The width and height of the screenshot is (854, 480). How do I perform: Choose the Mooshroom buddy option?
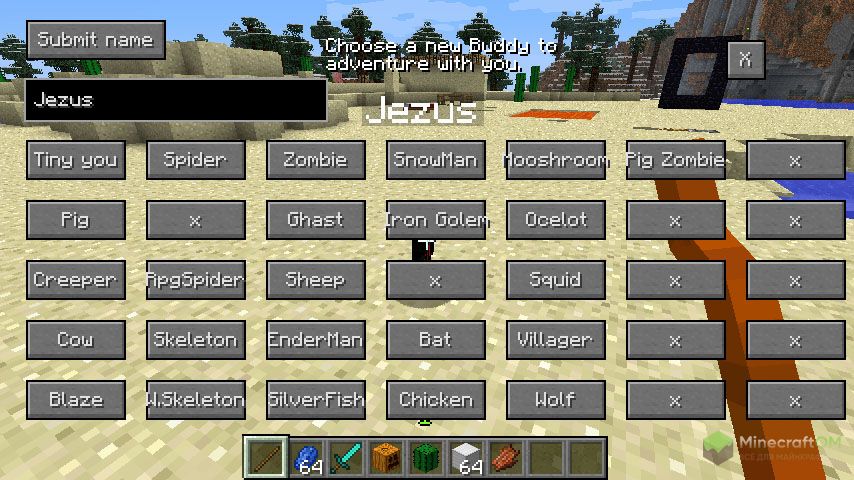pyautogui.click(x=556, y=160)
